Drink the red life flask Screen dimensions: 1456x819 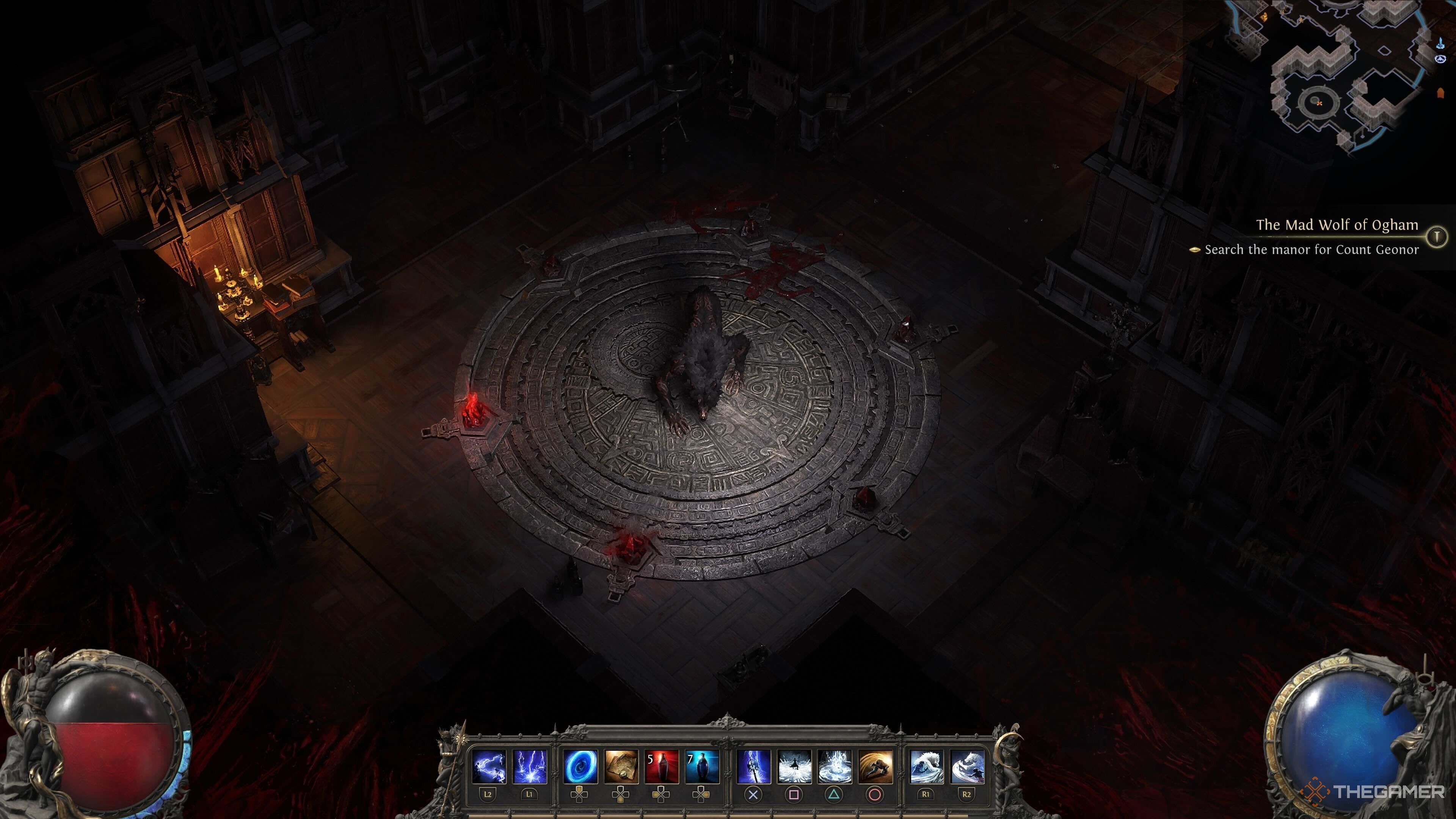click(662, 767)
